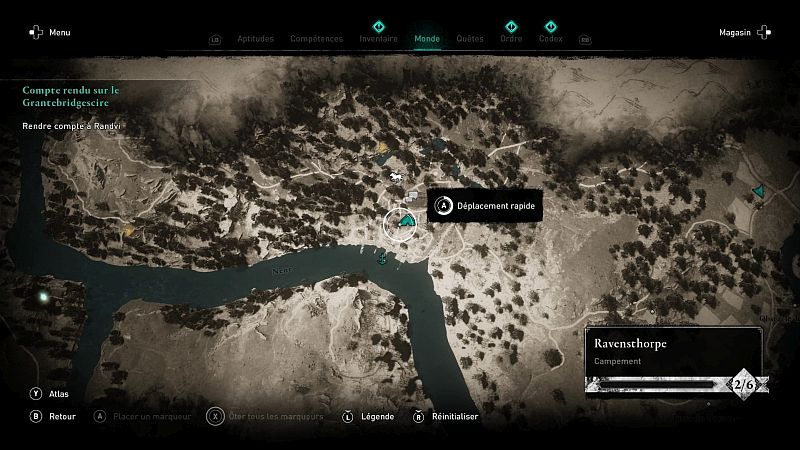Open the Menu in the top-left corner
800x450 pixels.
click(50, 32)
